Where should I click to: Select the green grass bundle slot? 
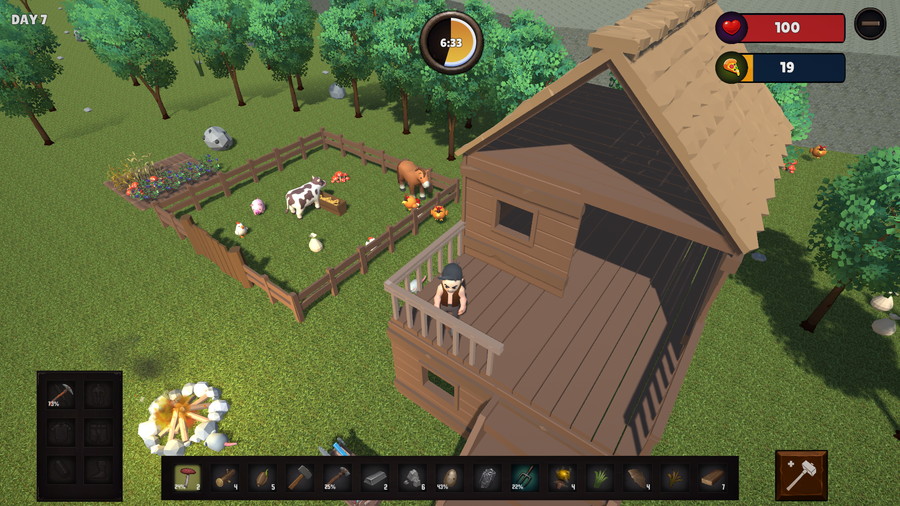[x=599, y=477]
